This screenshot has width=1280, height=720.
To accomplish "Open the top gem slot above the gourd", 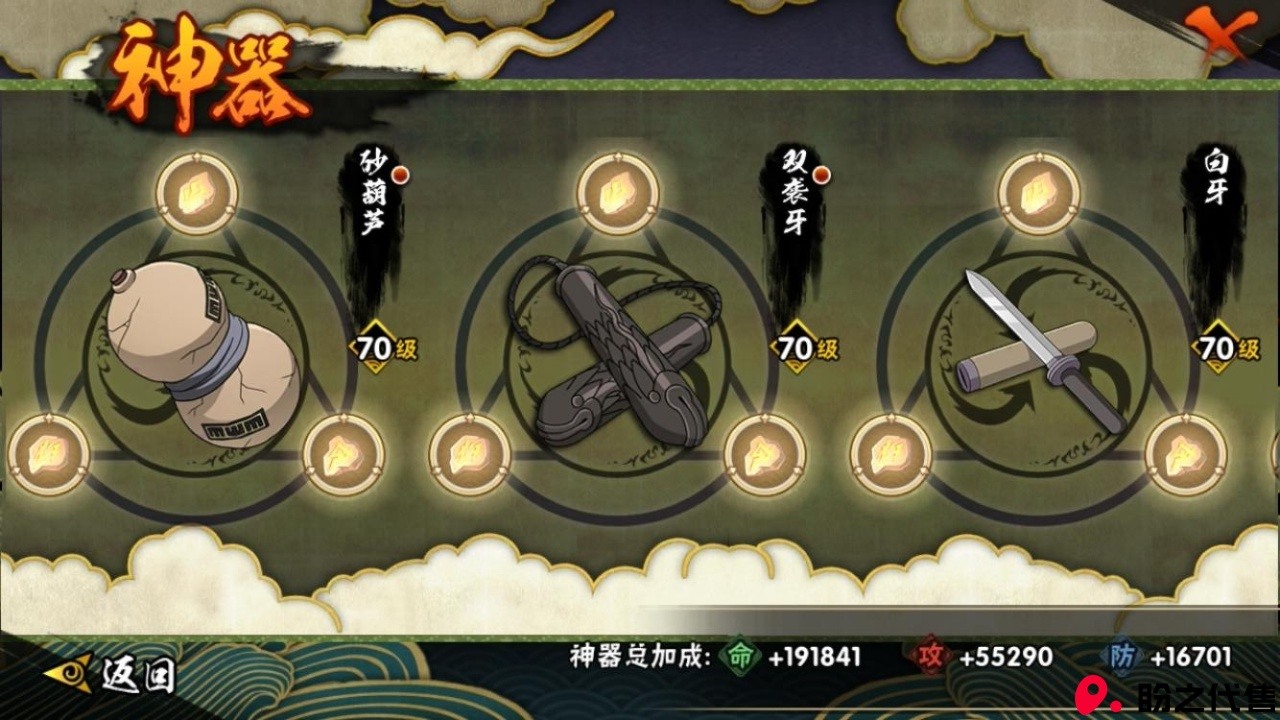I will coord(197,193).
